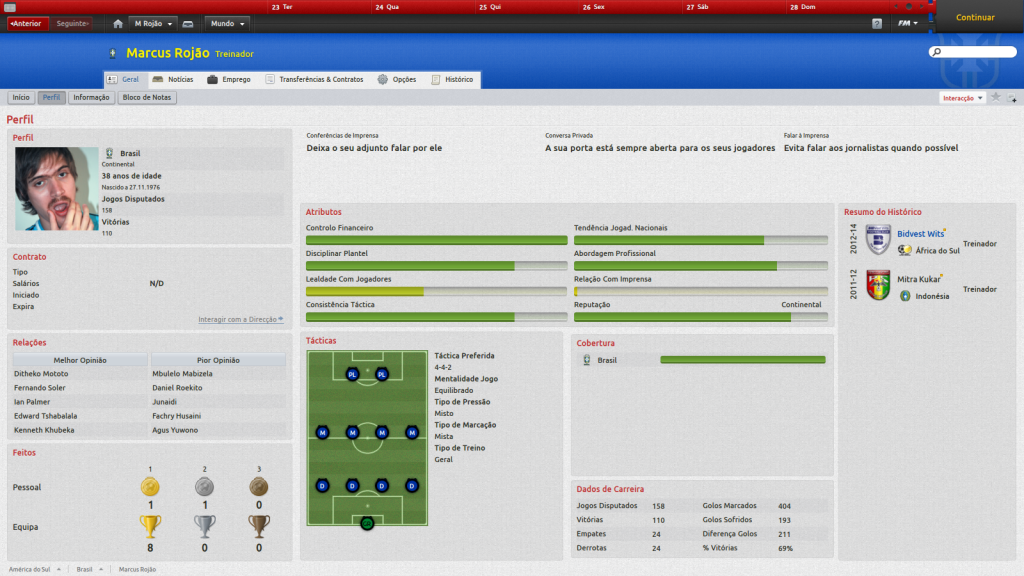Click the help question mark icon

(x=877, y=23)
